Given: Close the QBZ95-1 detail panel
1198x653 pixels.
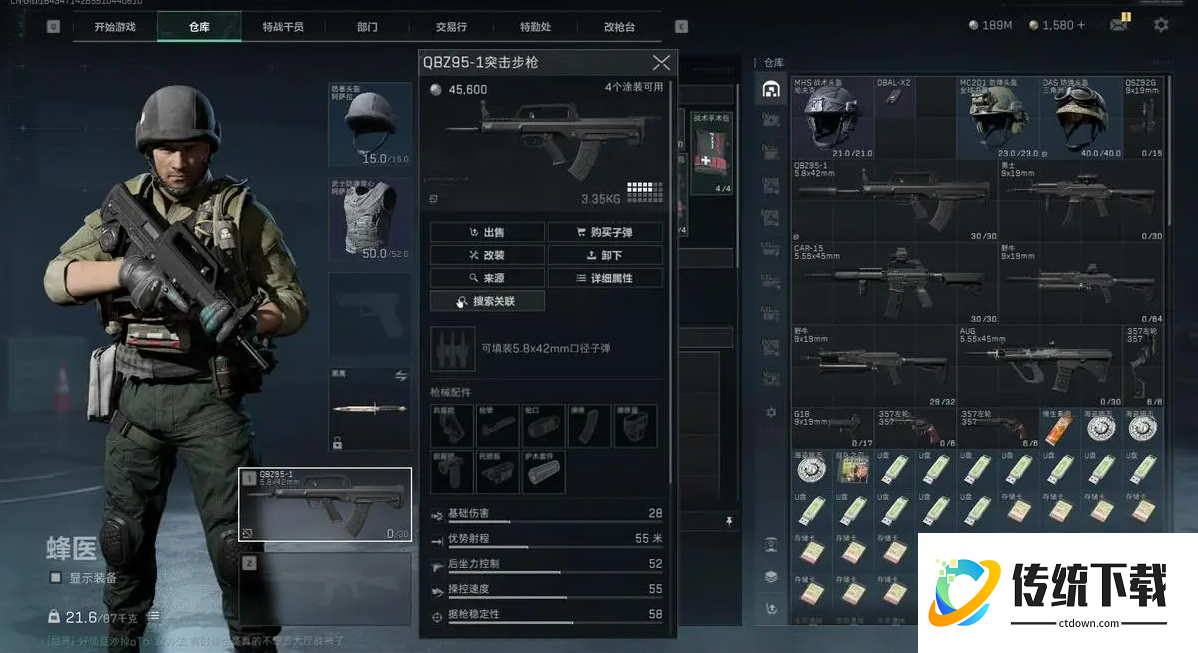Looking at the screenshot, I should click(660, 63).
